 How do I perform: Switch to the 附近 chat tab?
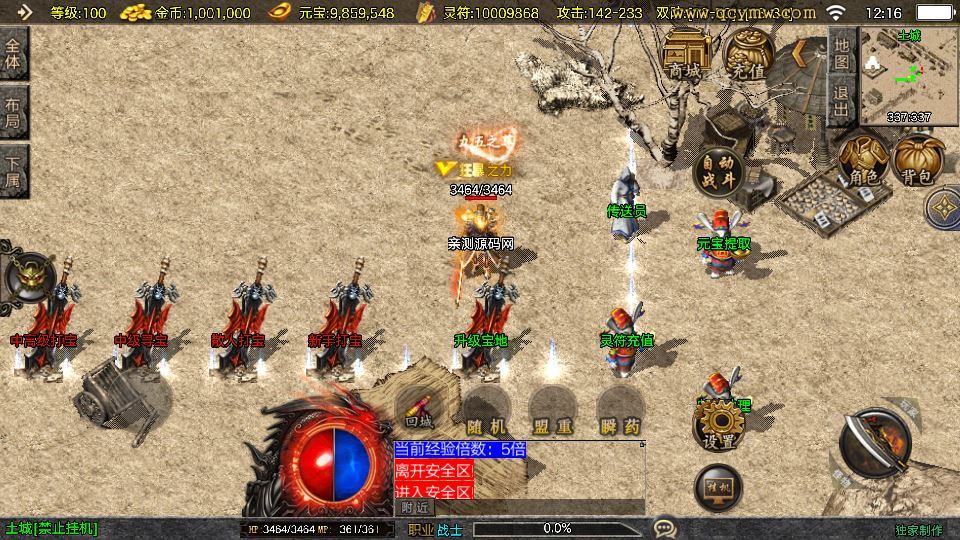416,507
